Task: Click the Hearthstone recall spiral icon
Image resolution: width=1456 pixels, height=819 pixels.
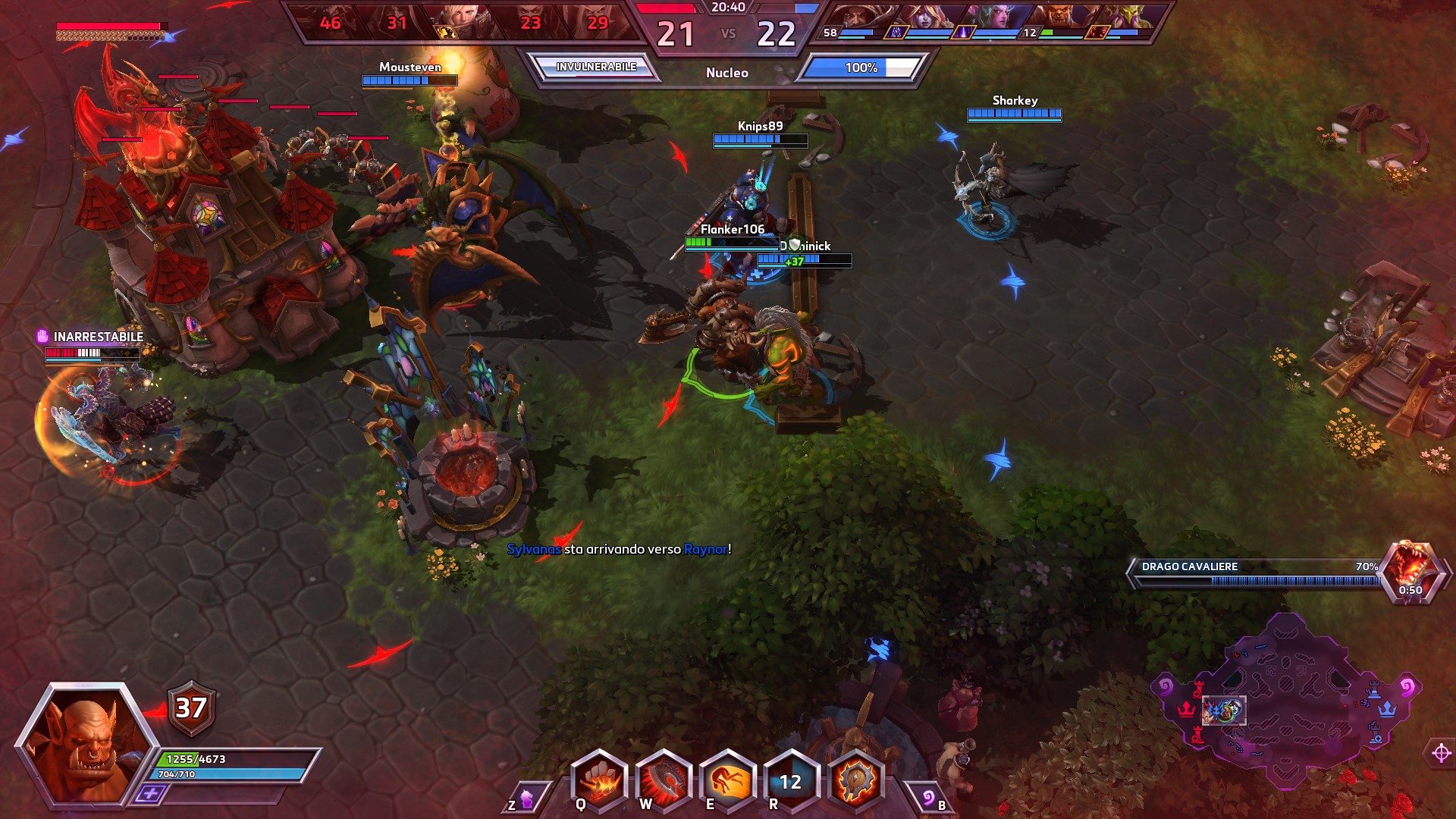Action: (x=928, y=798)
